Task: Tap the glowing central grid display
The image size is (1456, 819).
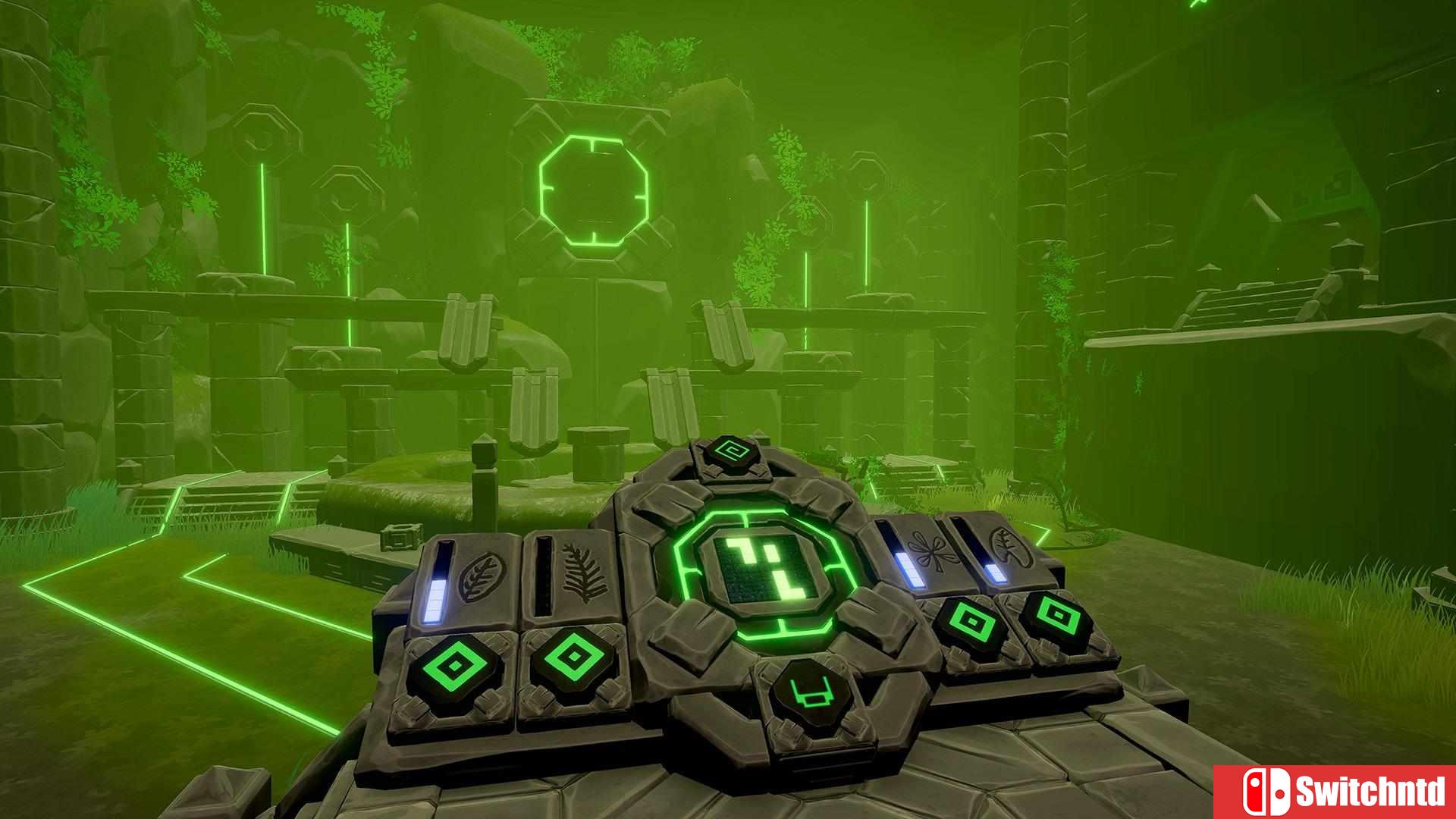Action: point(767,570)
